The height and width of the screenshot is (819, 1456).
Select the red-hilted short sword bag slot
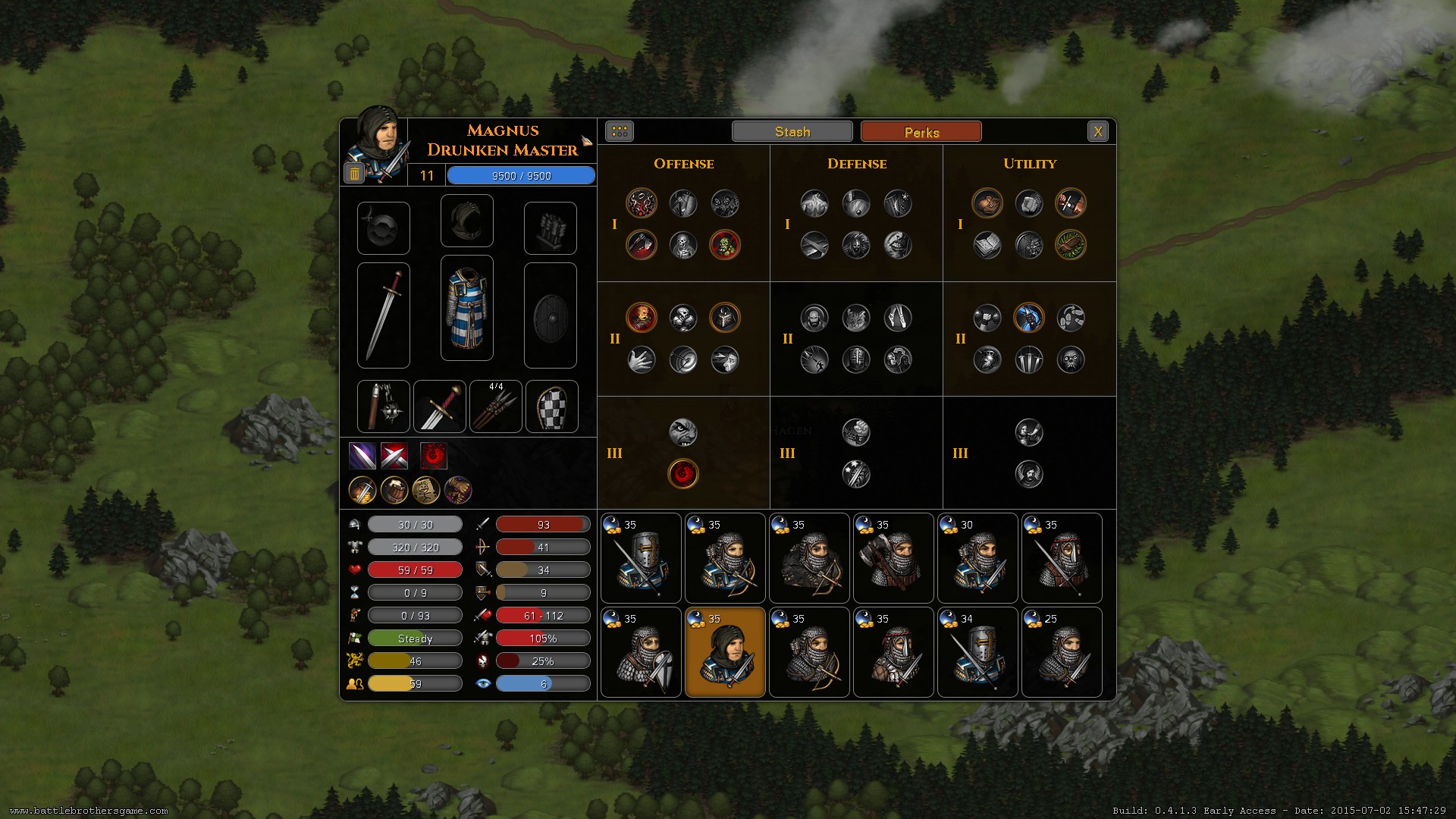point(440,407)
